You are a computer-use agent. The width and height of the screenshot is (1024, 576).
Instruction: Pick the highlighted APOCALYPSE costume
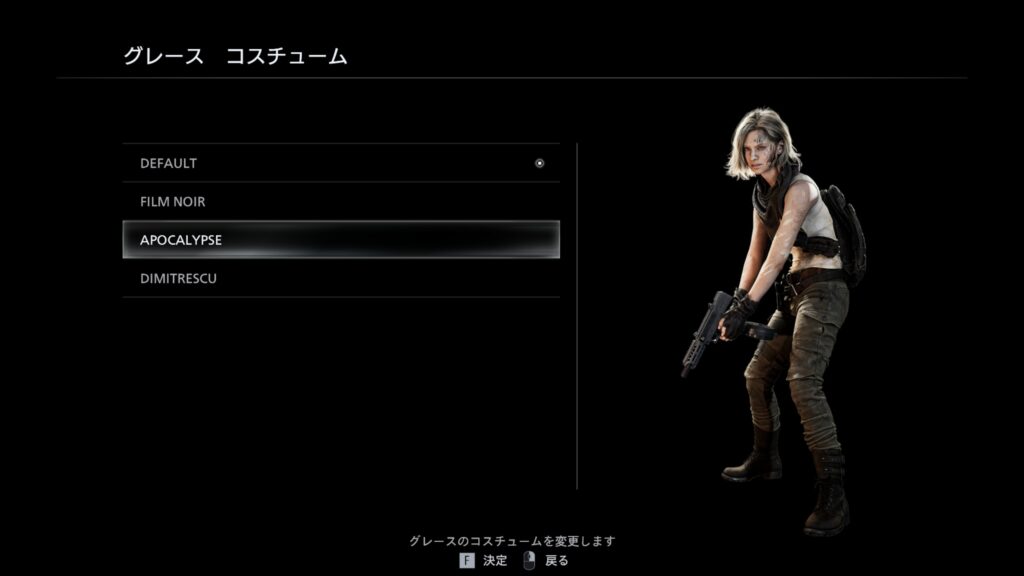coord(340,240)
